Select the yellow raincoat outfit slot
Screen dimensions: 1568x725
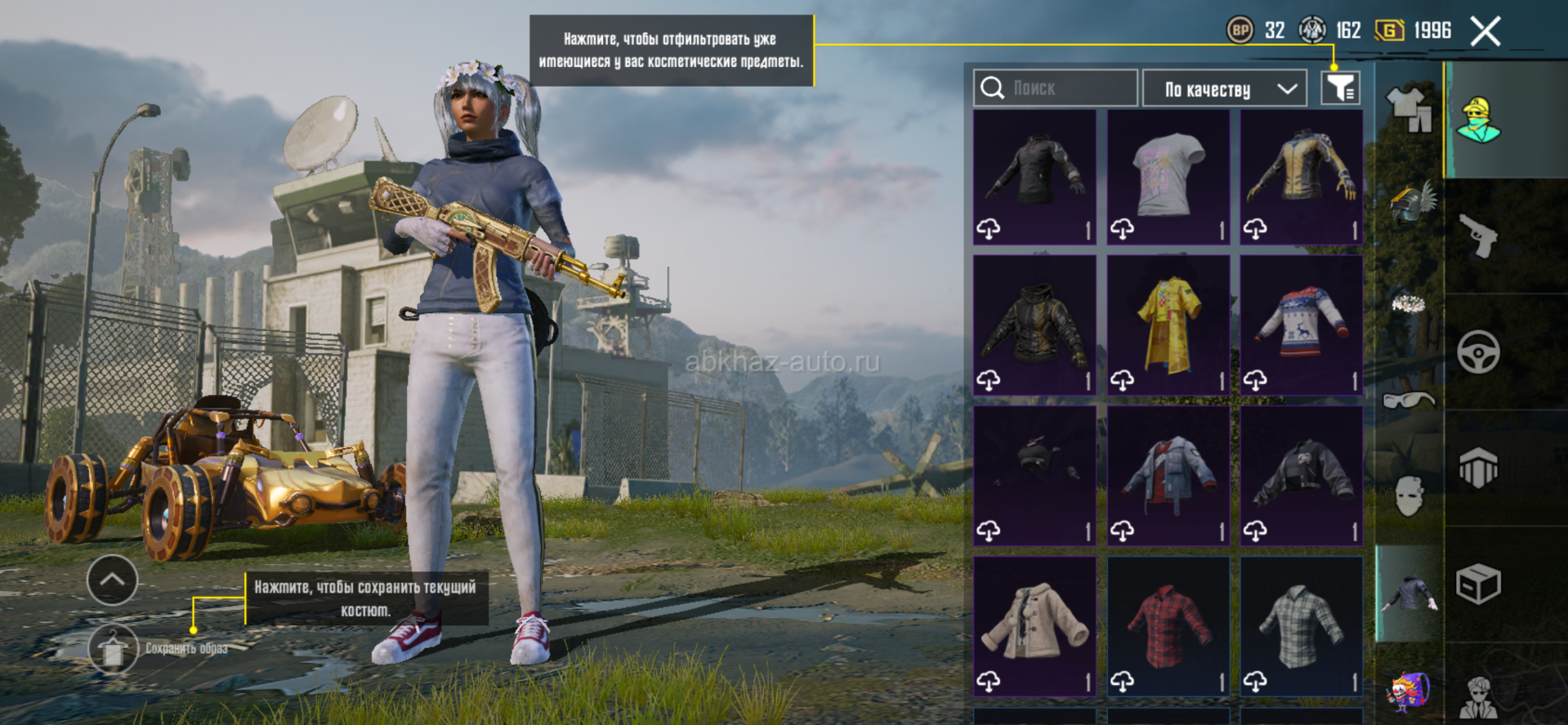1168,326
